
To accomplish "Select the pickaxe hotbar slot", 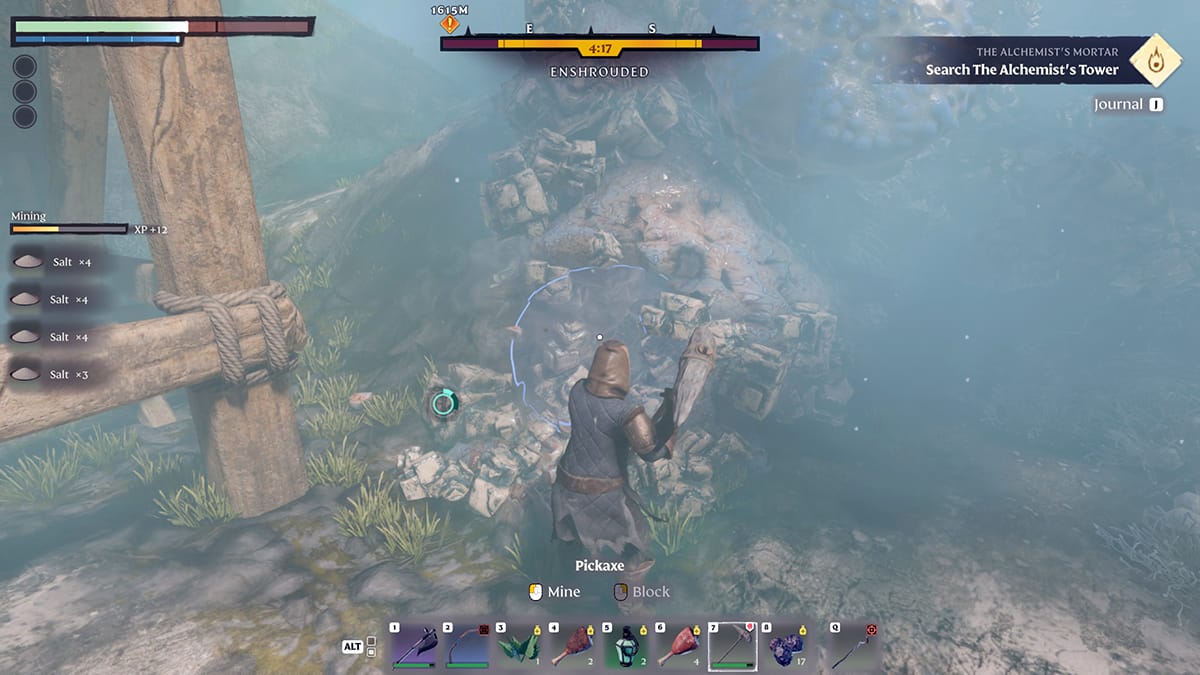I will point(734,646).
